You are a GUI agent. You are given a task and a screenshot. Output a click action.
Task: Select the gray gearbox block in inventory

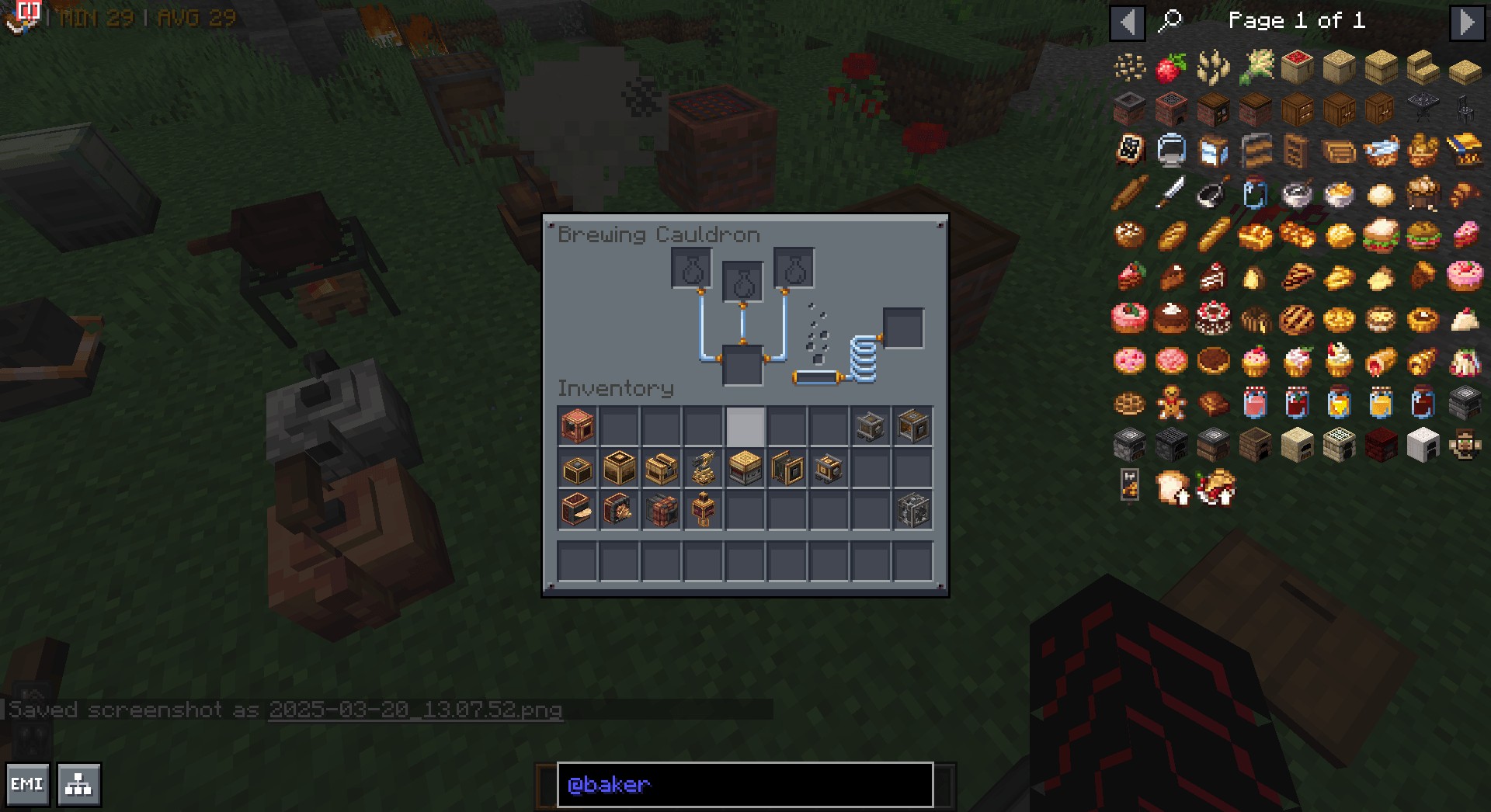[912, 510]
